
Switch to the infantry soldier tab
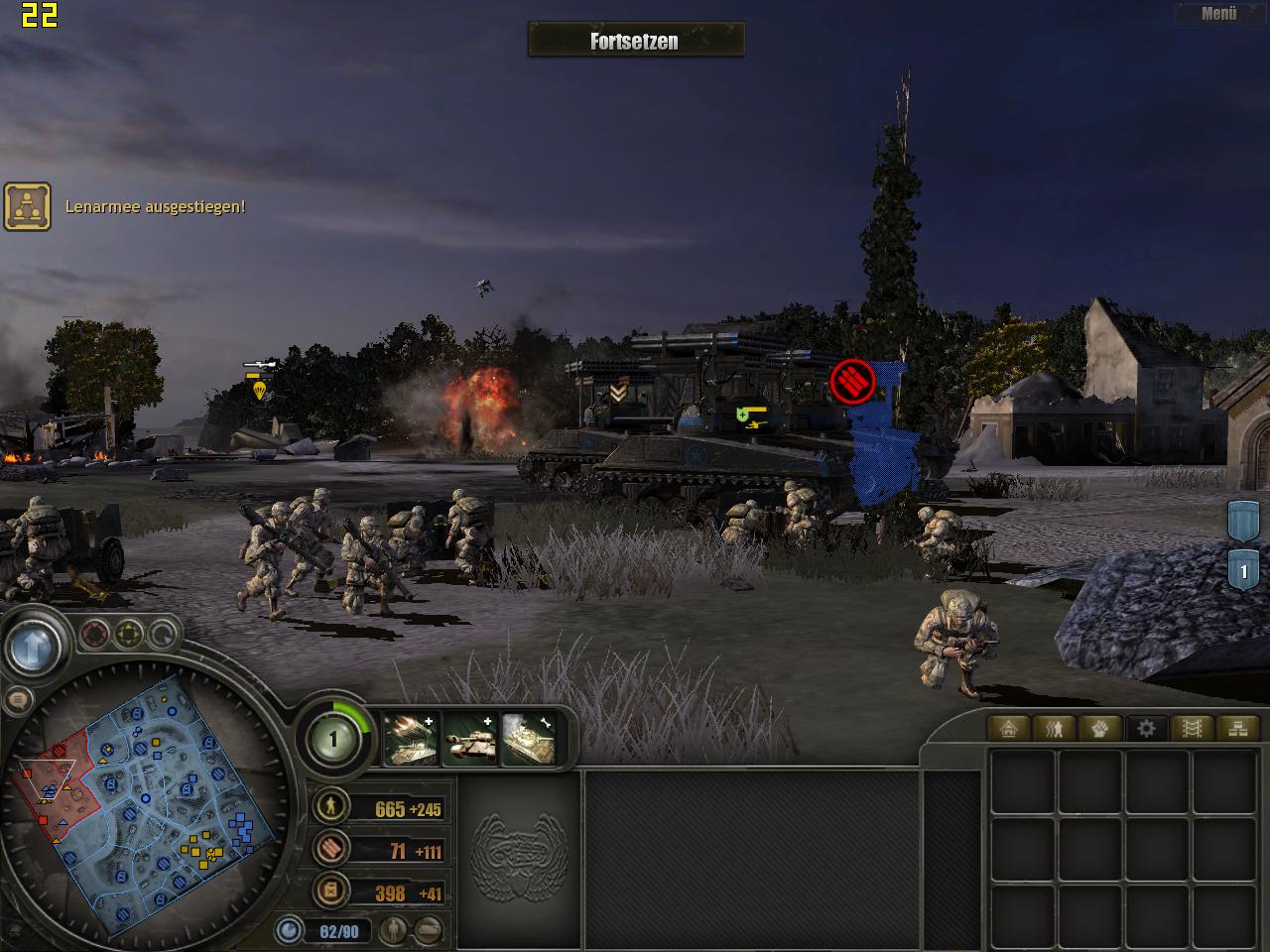1054,729
